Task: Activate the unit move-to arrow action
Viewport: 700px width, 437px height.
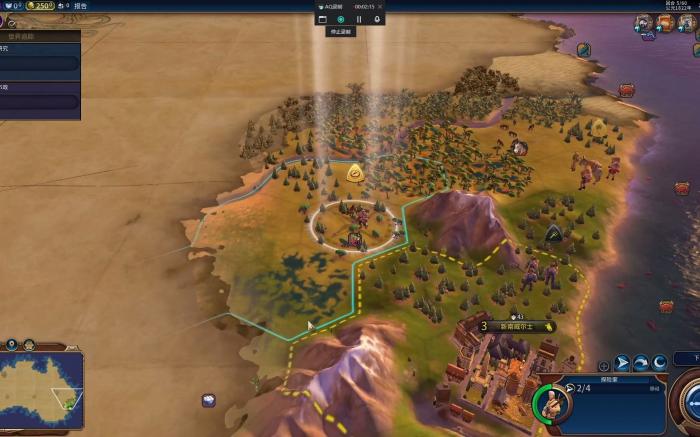Action: pyautogui.click(x=622, y=364)
